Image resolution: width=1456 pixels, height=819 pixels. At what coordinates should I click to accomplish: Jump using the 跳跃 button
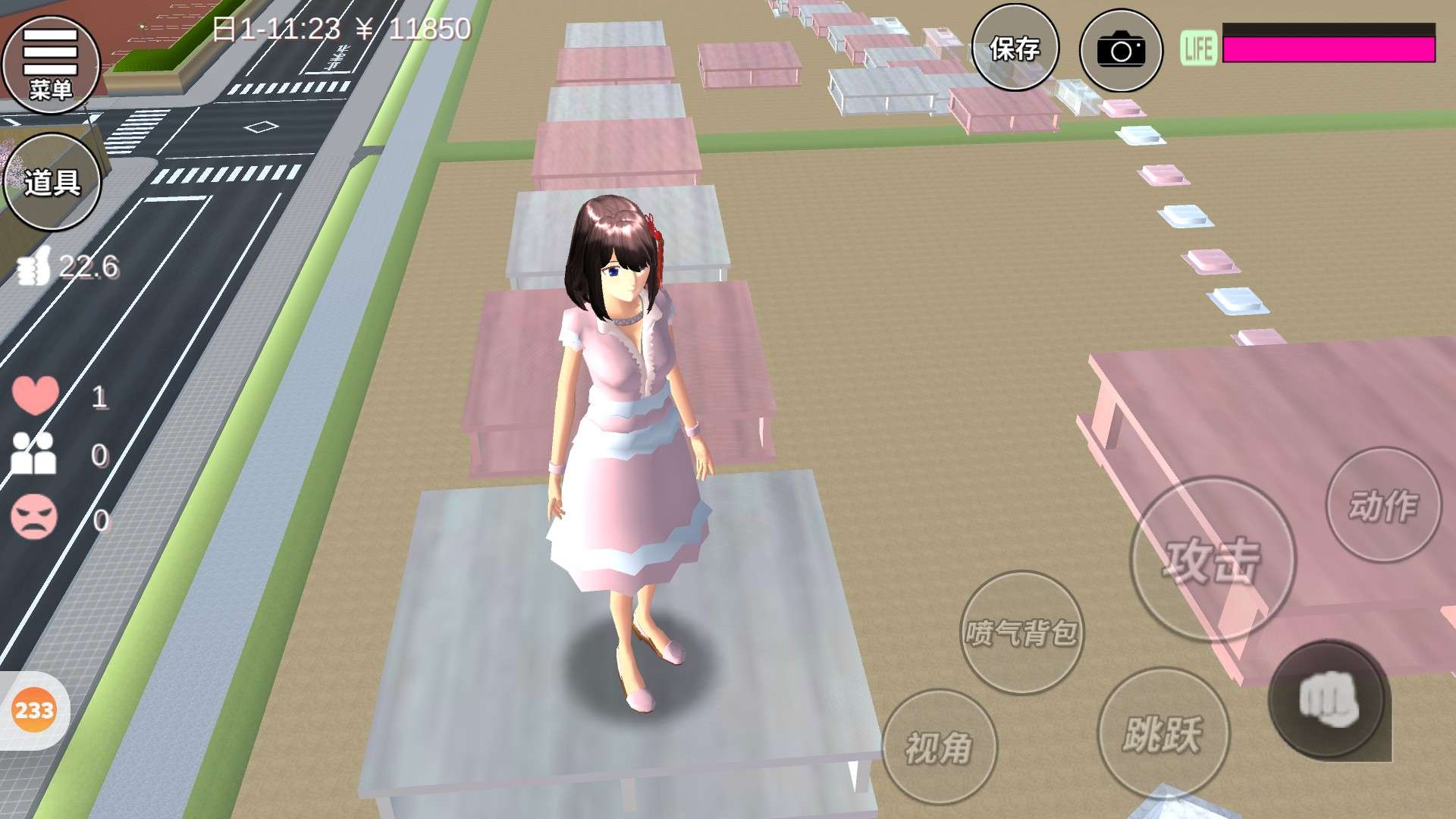[1163, 733]
